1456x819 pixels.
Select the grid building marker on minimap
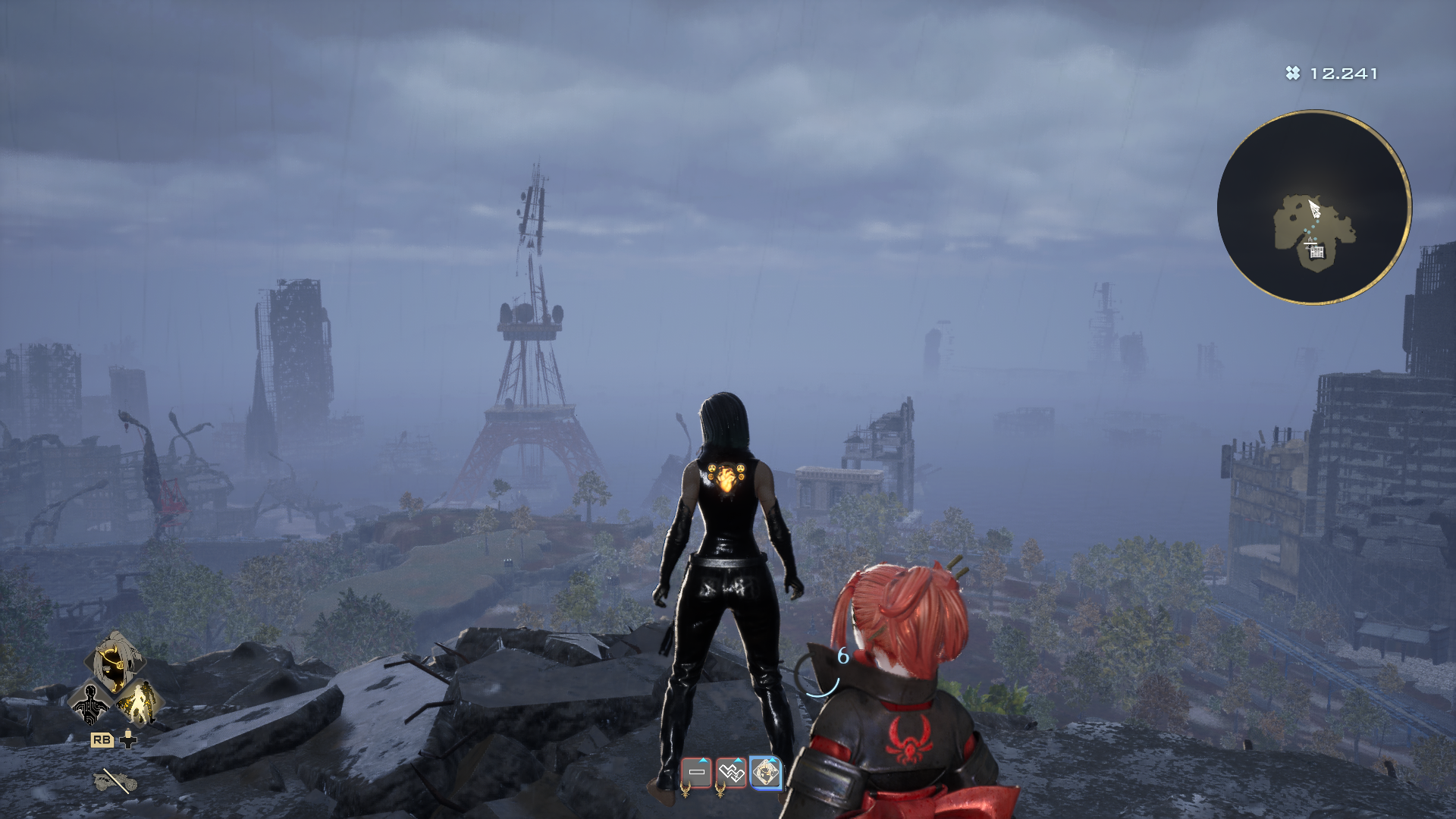[x=1316, y=252]
